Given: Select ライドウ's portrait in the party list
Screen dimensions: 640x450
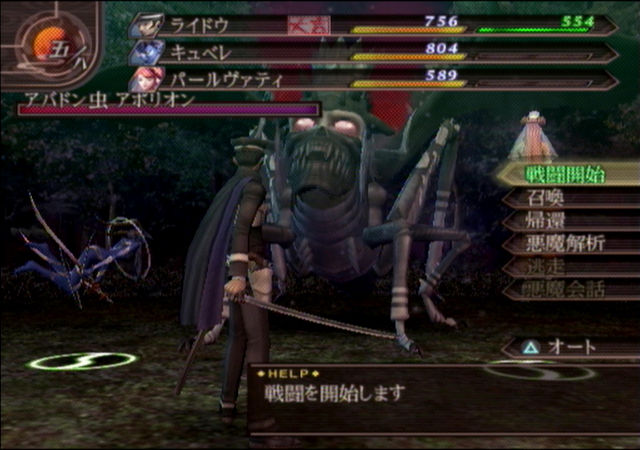Looking at the screenshot, I should point(146,25).
